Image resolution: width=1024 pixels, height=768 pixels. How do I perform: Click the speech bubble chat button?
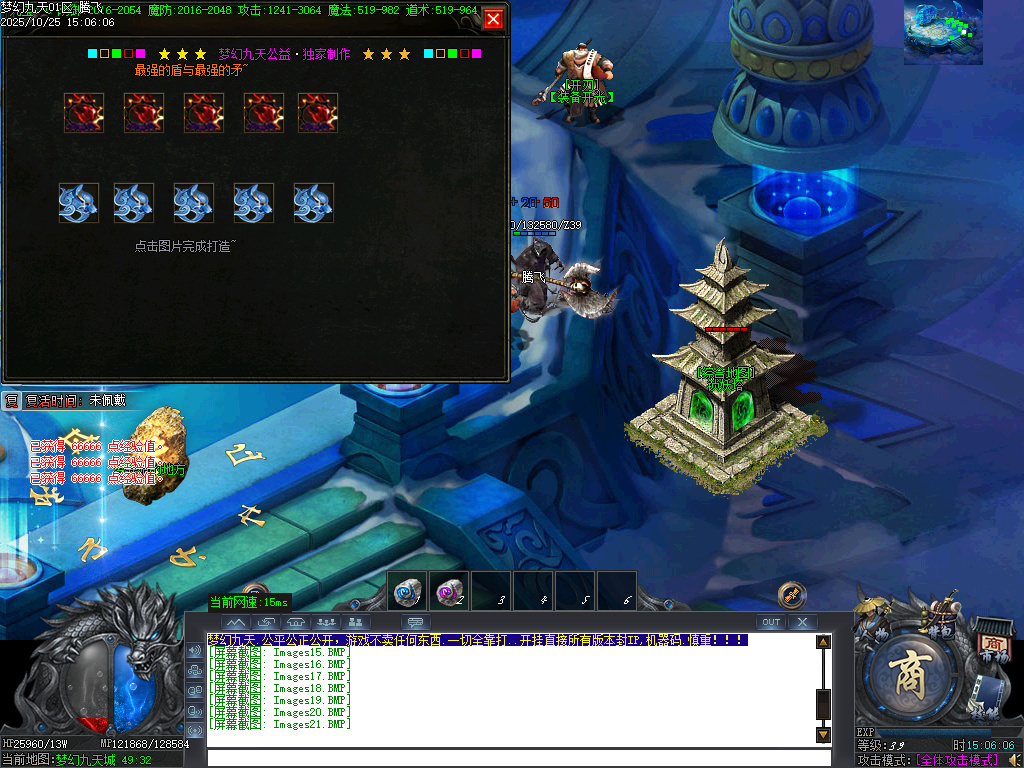click(x=416, y=622)
